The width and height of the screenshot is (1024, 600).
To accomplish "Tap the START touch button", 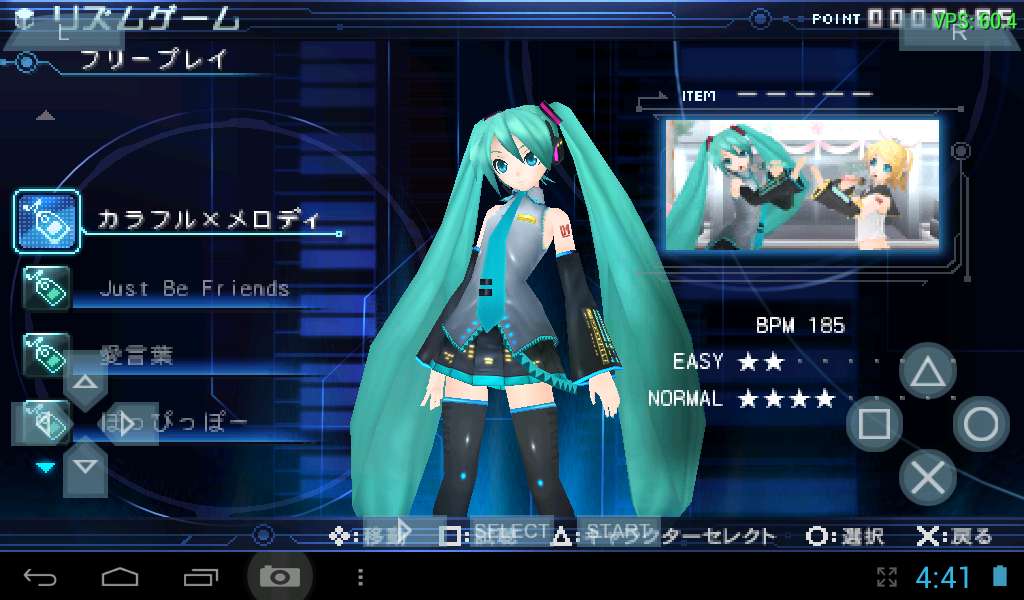I will [x=620, y=531].
